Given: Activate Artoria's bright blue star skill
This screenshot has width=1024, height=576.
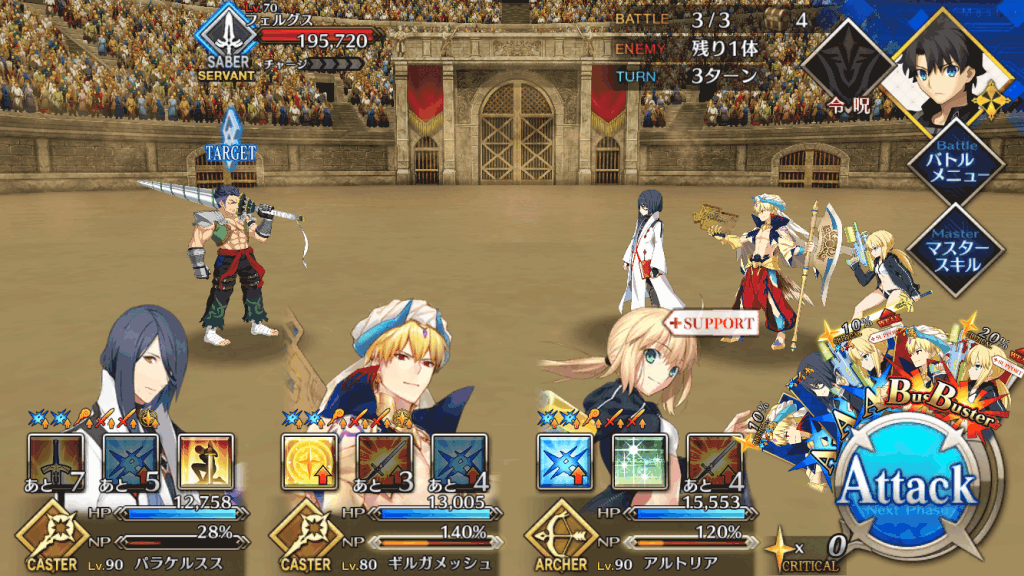Looking at the screenshot, I should point(563,461).
